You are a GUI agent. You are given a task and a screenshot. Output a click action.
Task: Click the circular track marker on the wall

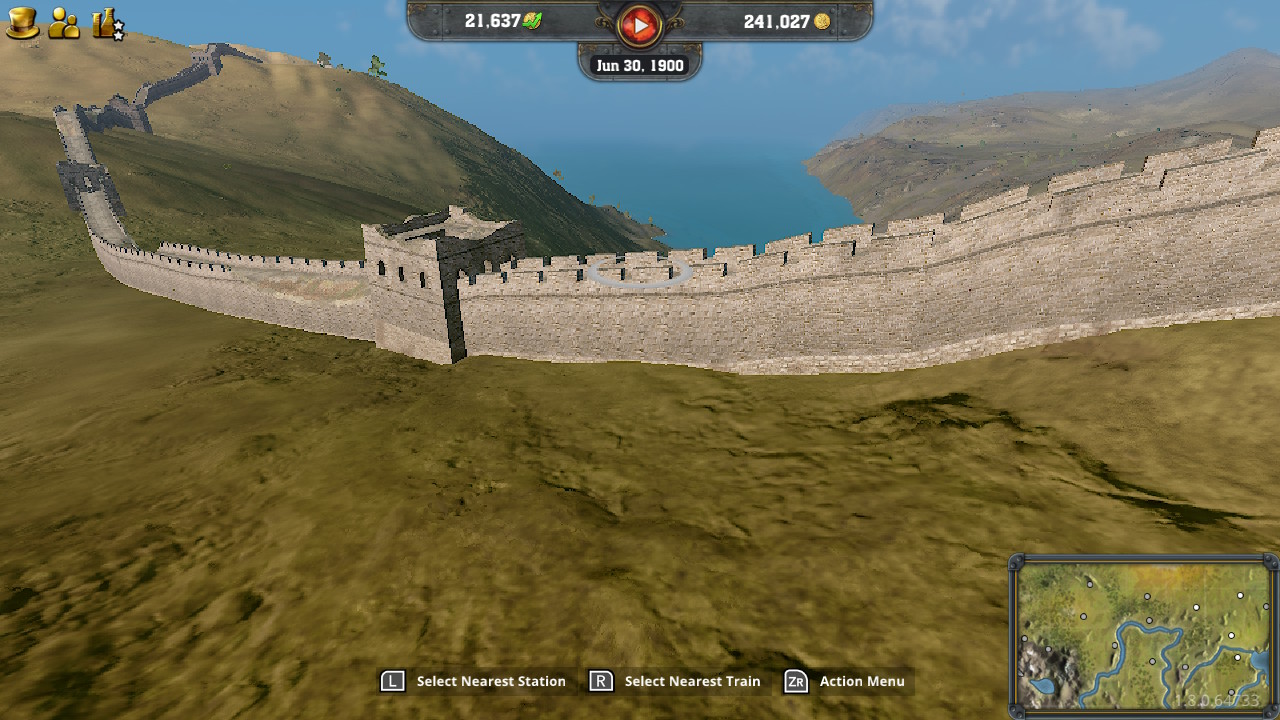coord(639,273)
